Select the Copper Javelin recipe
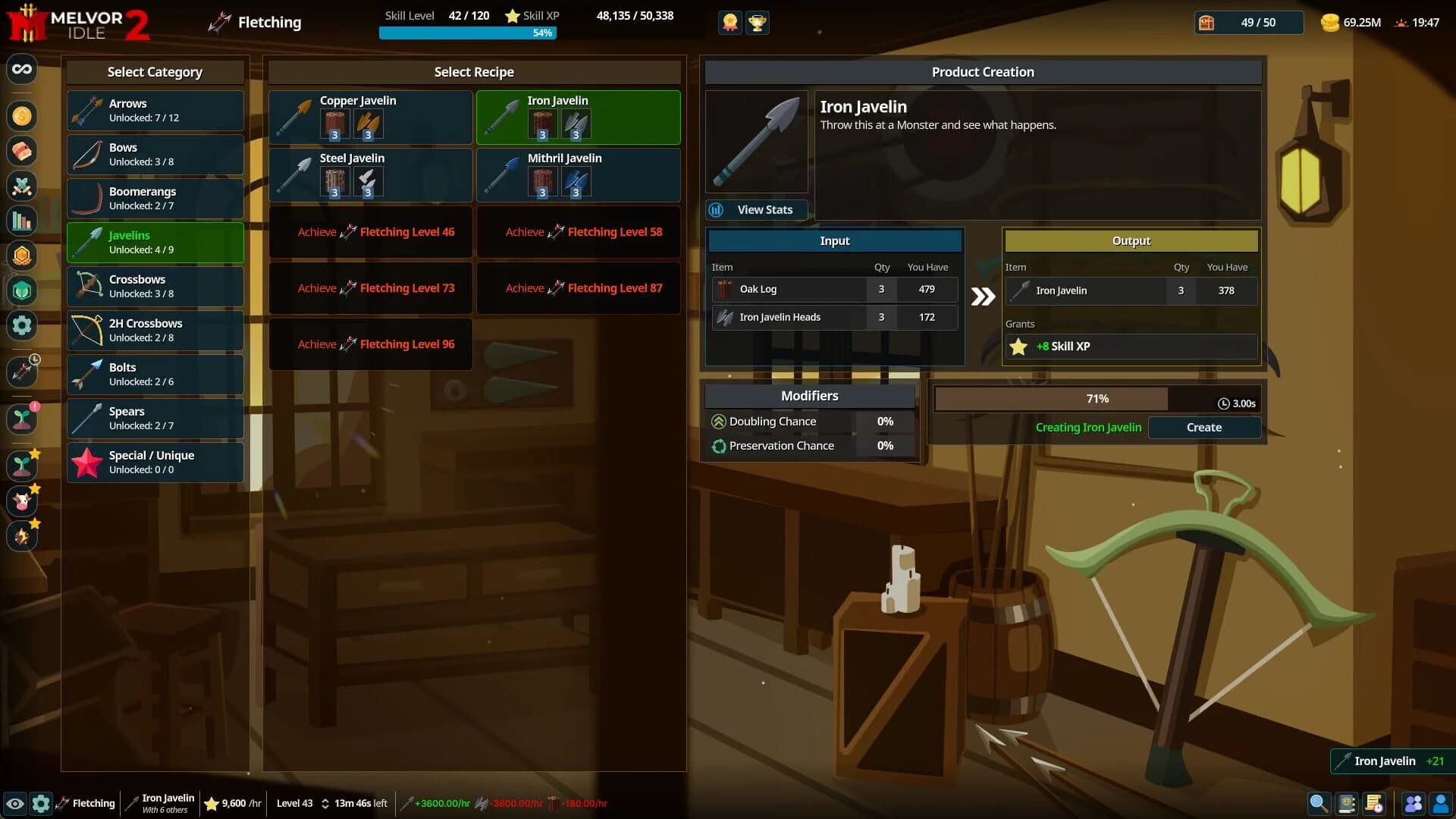 click(x=369, y=118)
